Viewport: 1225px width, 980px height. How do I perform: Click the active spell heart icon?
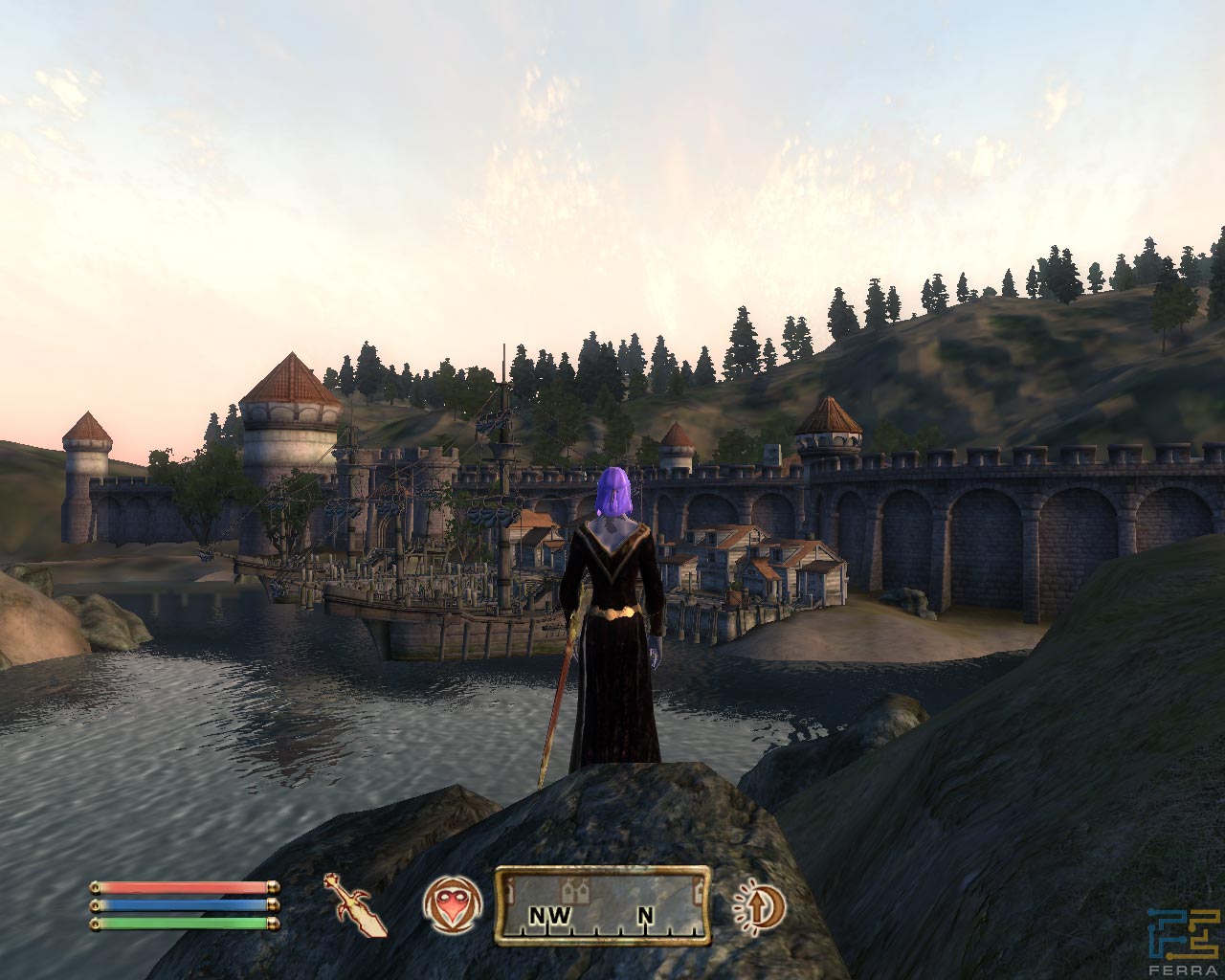(450, 904)
